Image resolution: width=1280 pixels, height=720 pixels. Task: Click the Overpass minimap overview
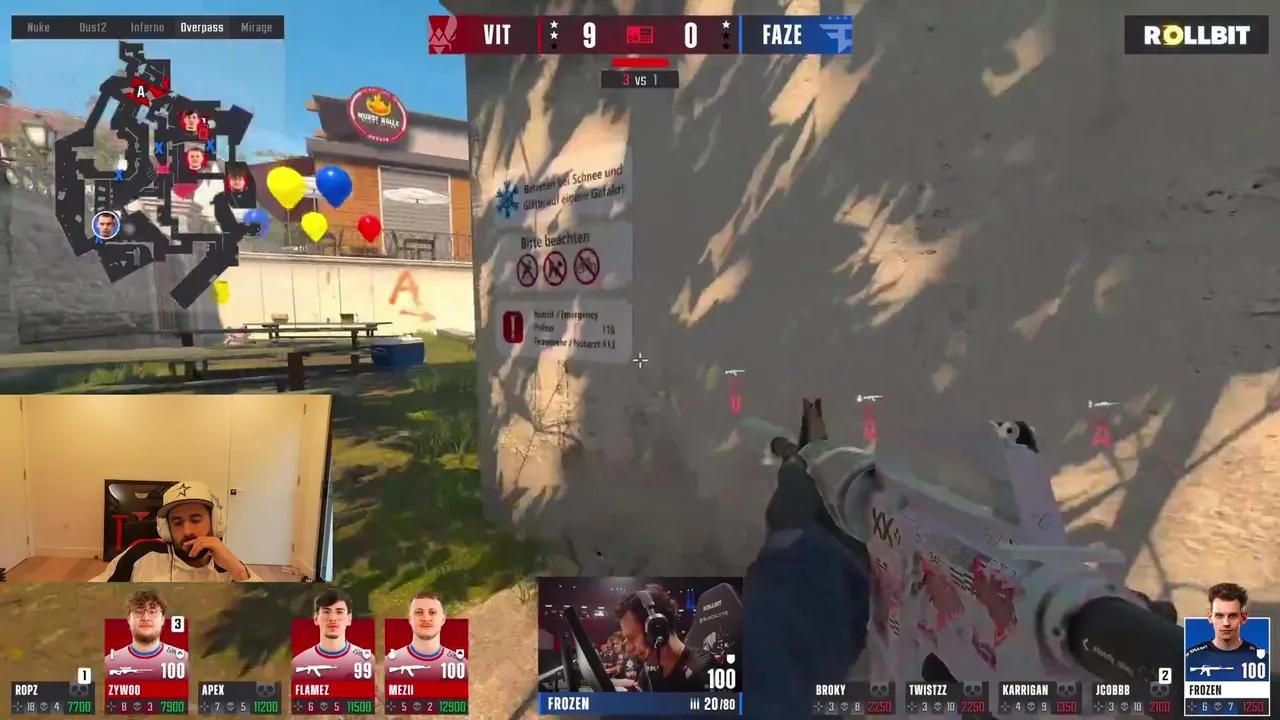pyautogui.click(x=150, y=170)
